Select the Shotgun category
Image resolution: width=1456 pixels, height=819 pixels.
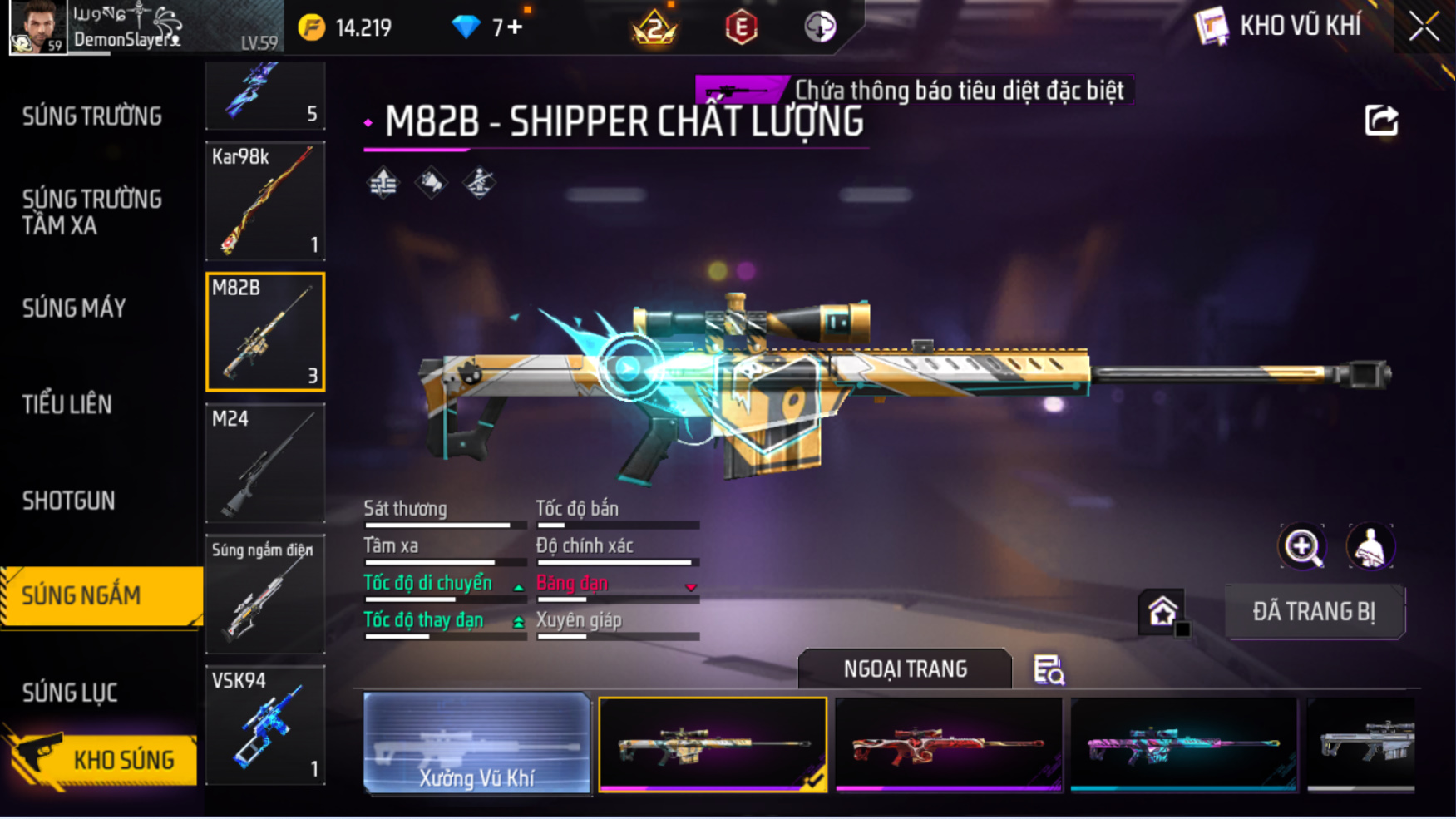tap(69, 501)
